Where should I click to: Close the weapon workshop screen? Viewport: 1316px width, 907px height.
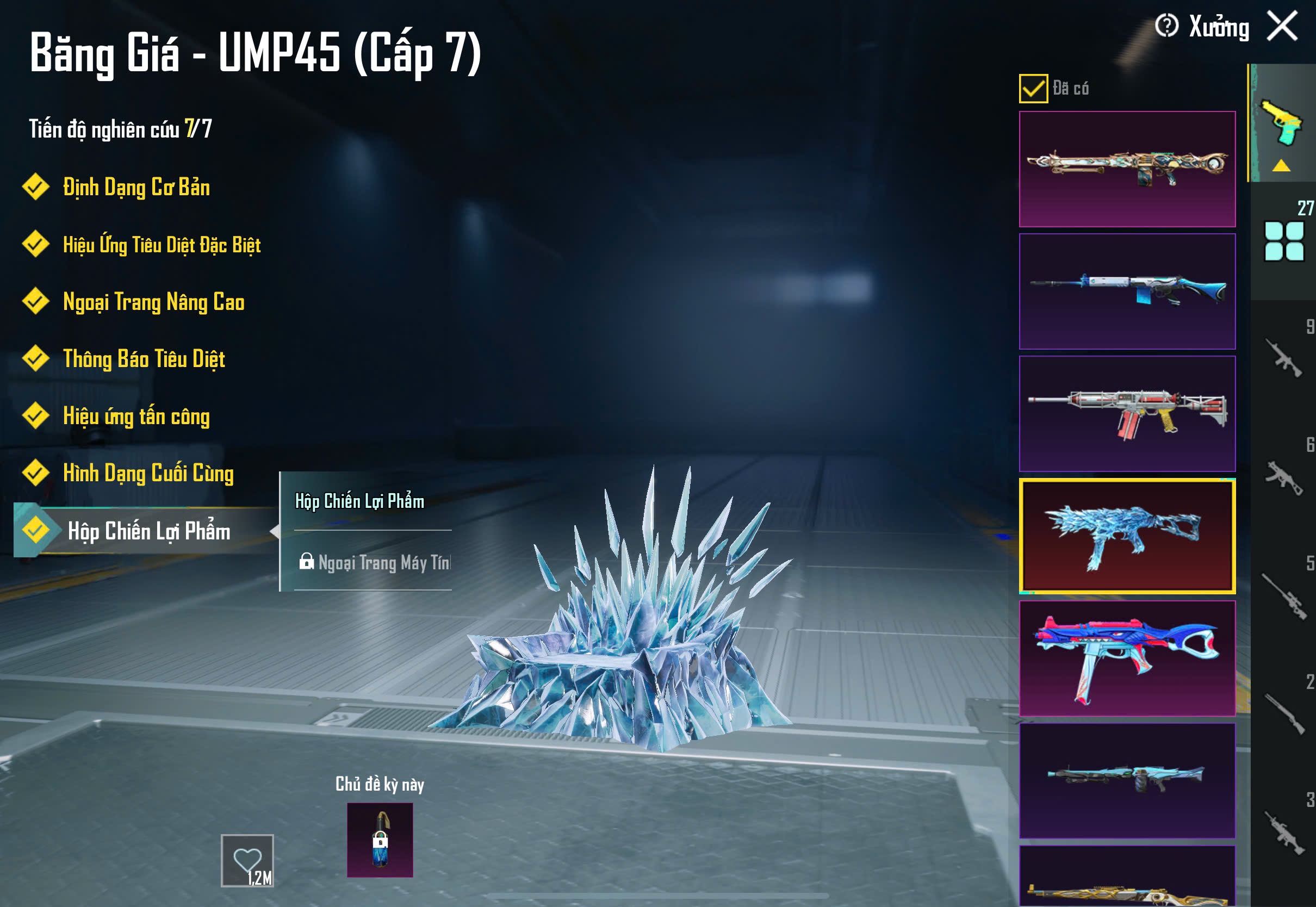point(1282,26)
